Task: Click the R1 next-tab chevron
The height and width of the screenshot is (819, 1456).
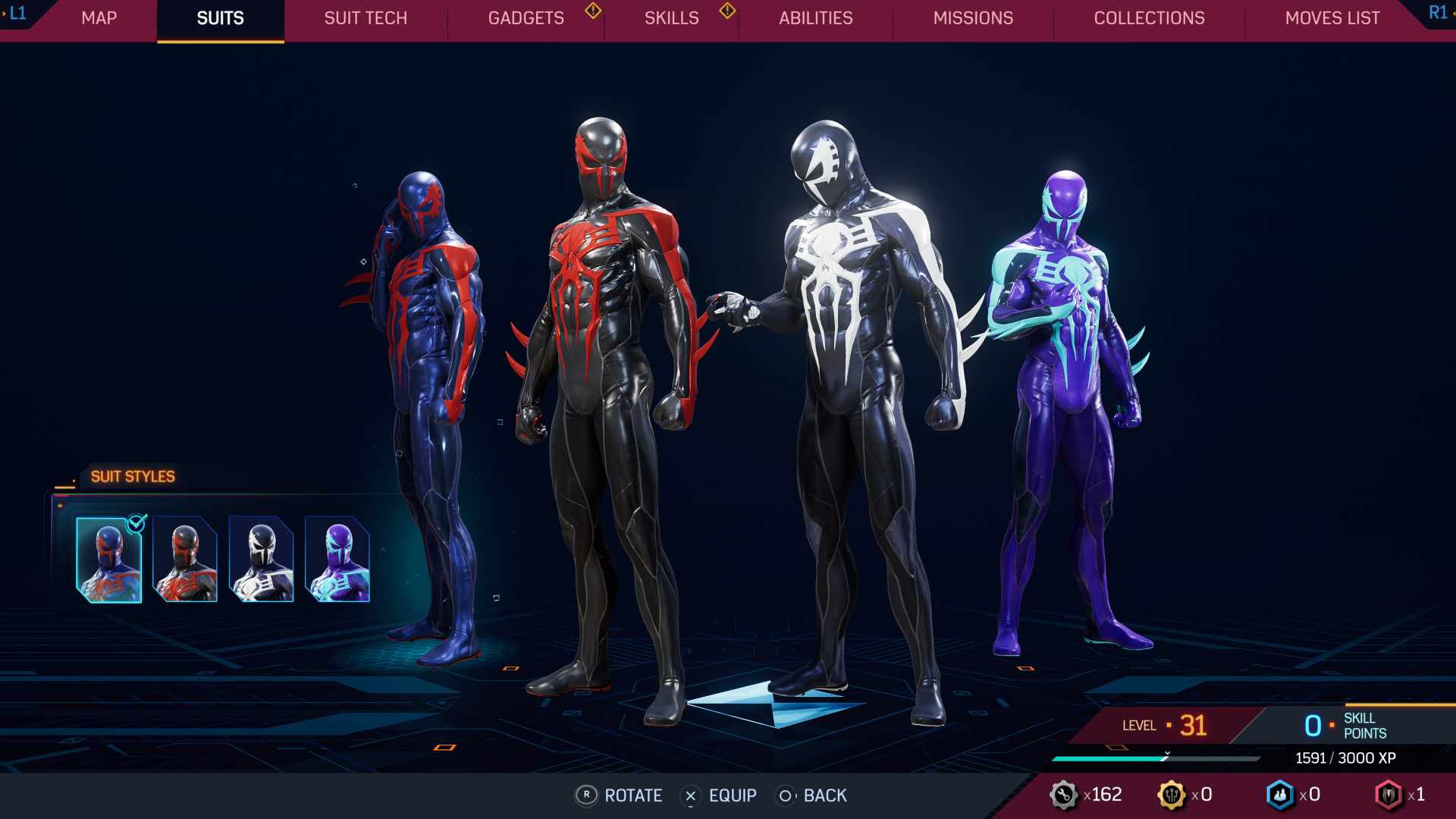Action: (1438, 12)
